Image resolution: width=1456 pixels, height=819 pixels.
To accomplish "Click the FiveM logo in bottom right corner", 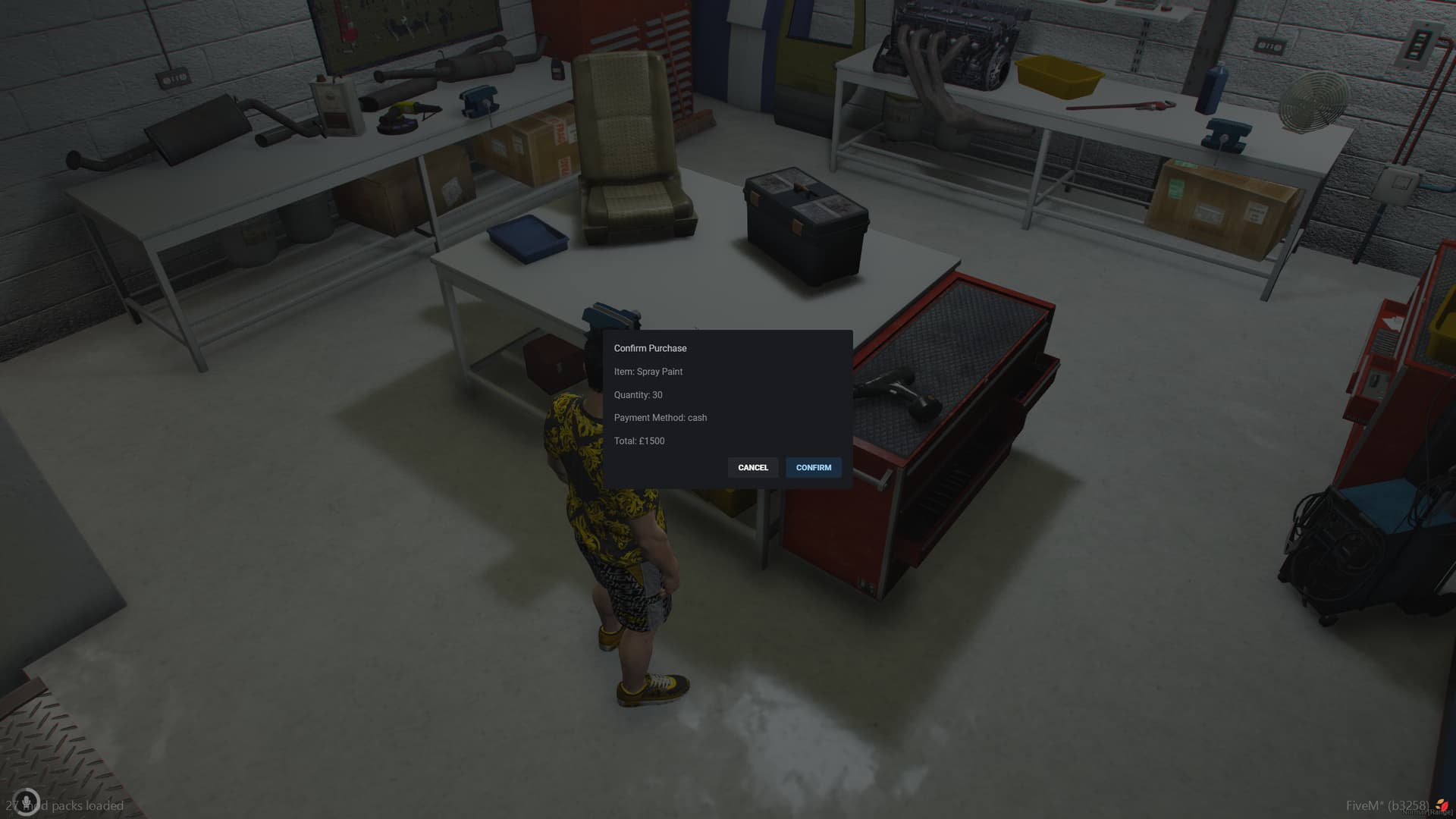I will pos(1444,805).
